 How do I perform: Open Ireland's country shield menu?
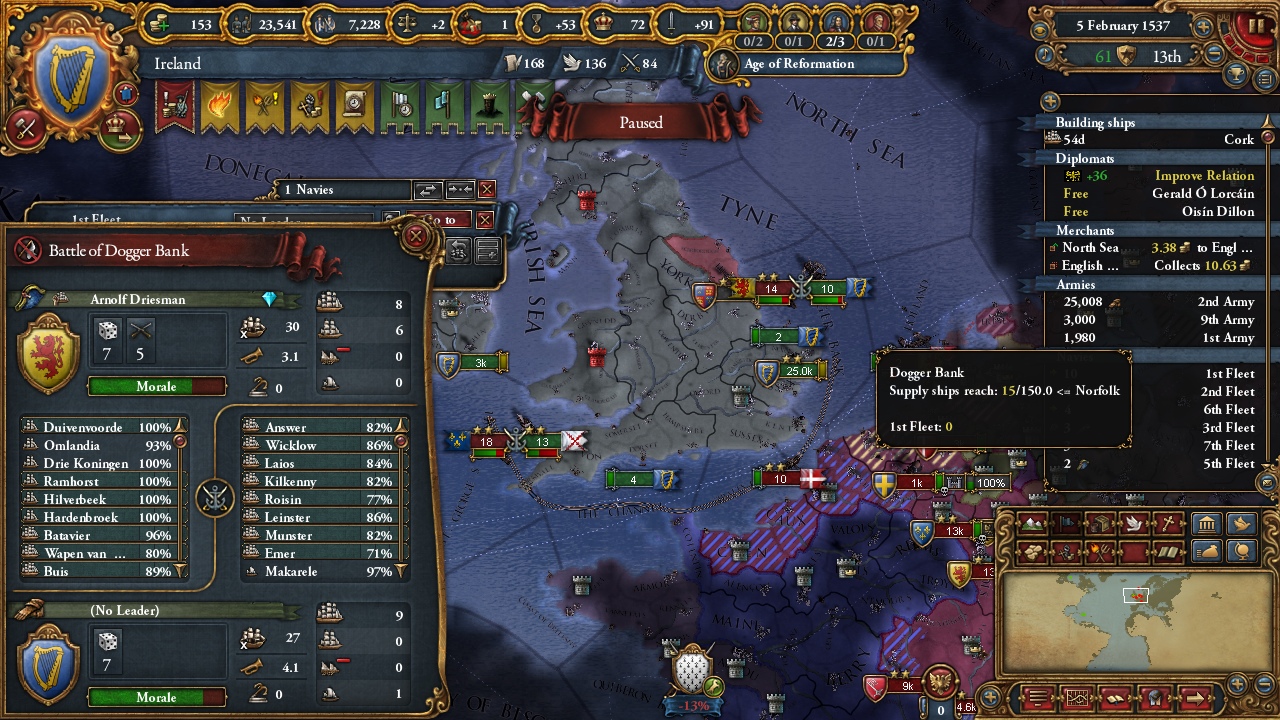point(70,78)
